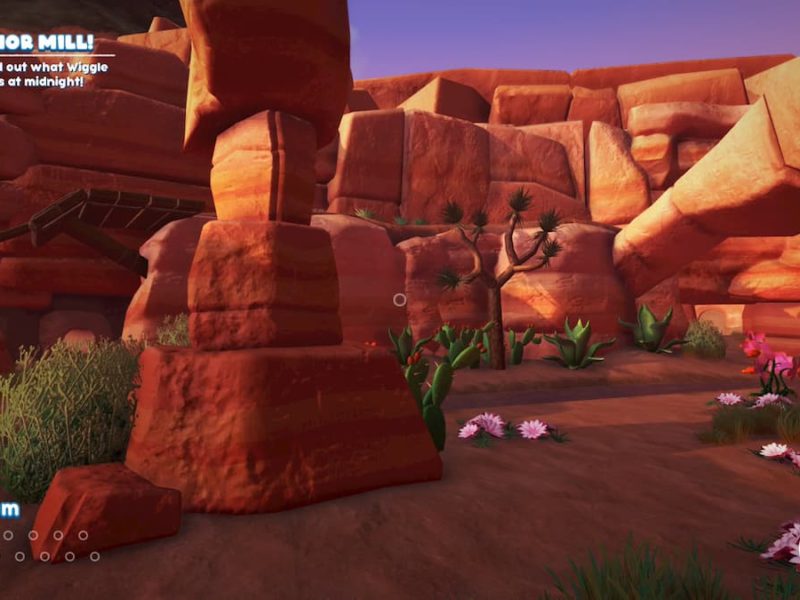Open the Rumor Mill objective tracker
800x600 pixels.
(47, 44)
